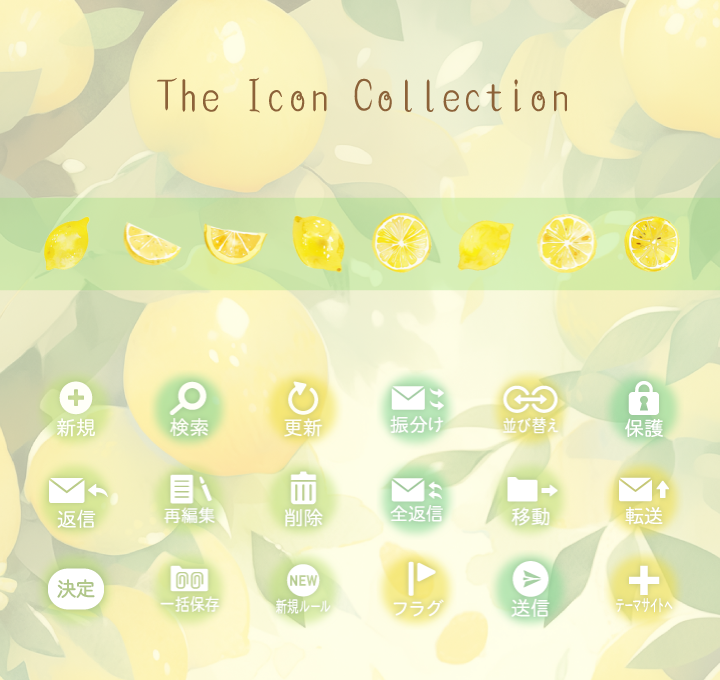This screenshot has height=680, width=720.
Task: Choose the 全返信 reply-all icon
Action: coord(417,499)
